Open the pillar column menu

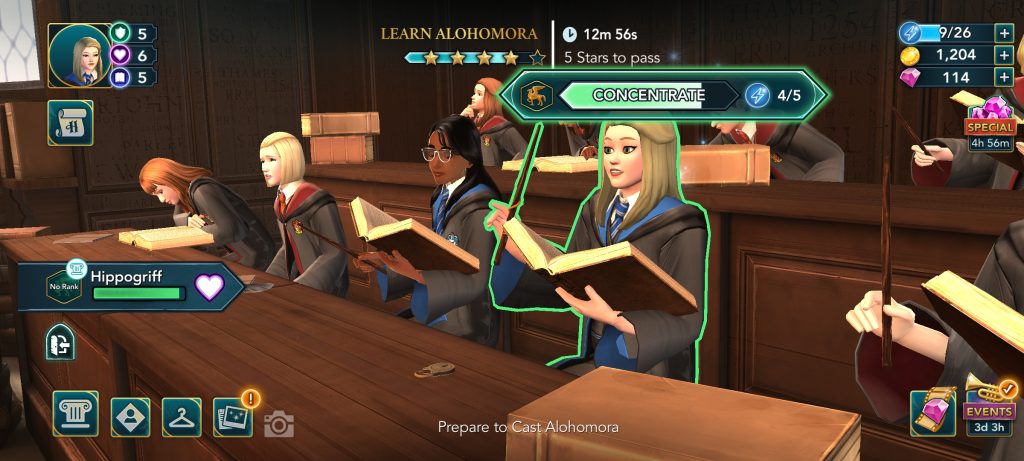point(76,415)
